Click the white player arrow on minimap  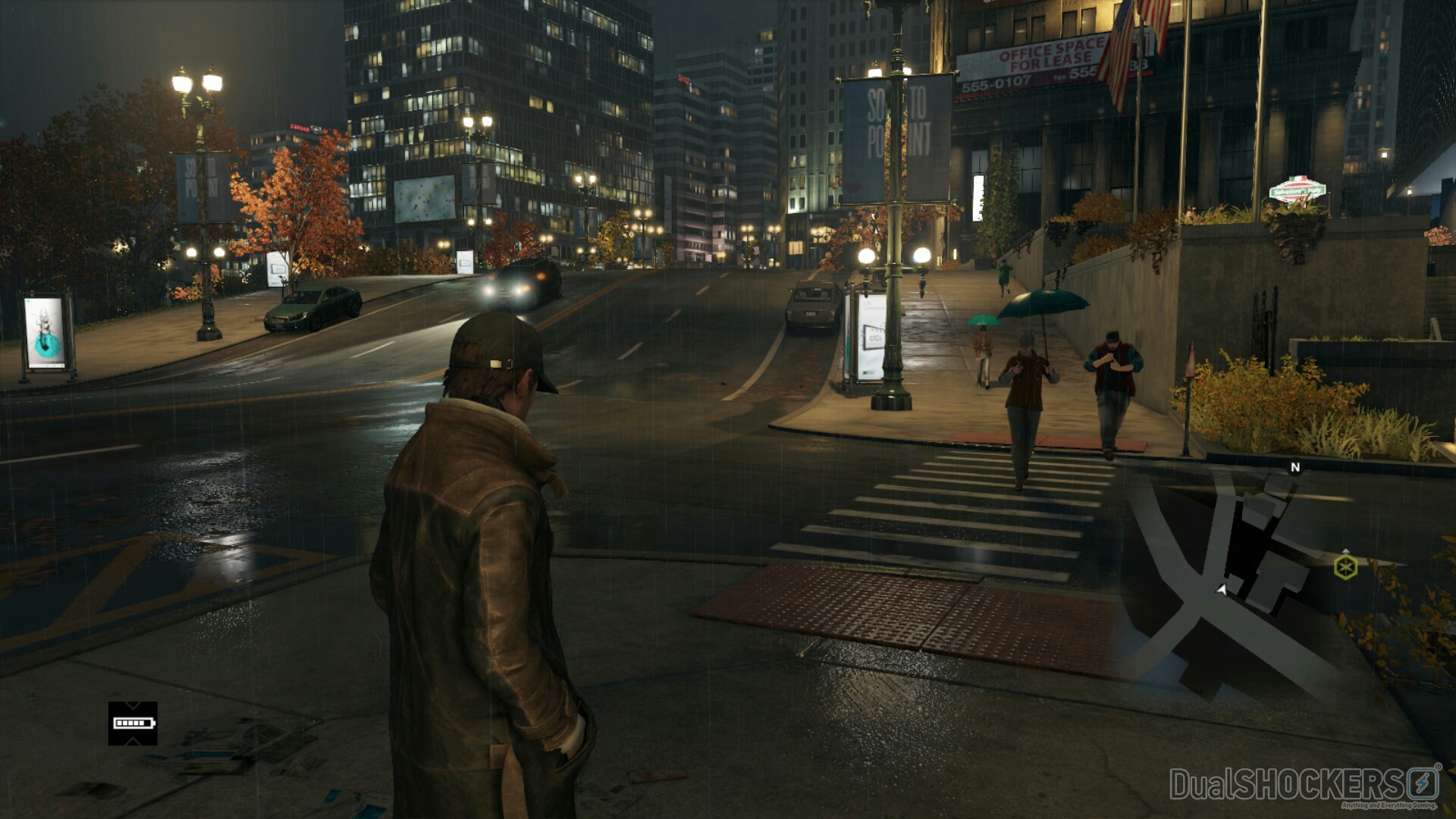[x=1222, y=589]
